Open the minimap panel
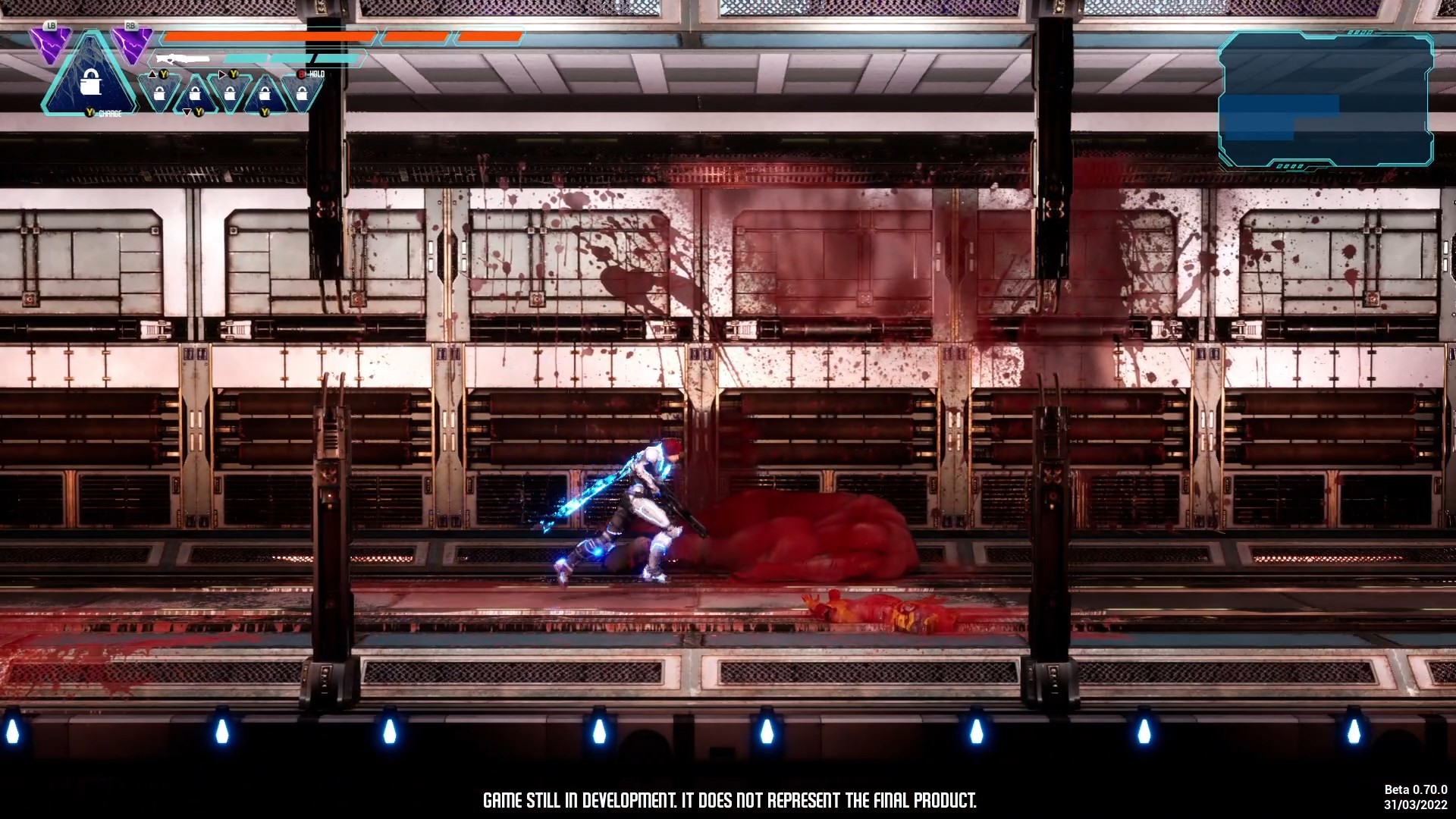 click(x=1326, y=100)
